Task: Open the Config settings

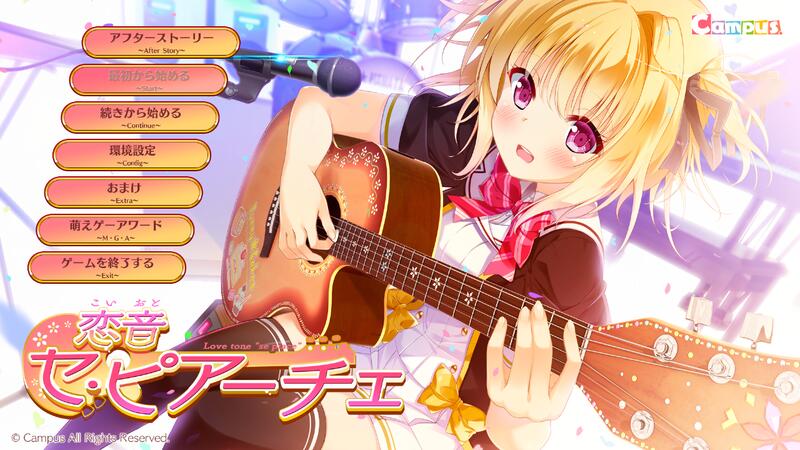Action: [131, 154]
